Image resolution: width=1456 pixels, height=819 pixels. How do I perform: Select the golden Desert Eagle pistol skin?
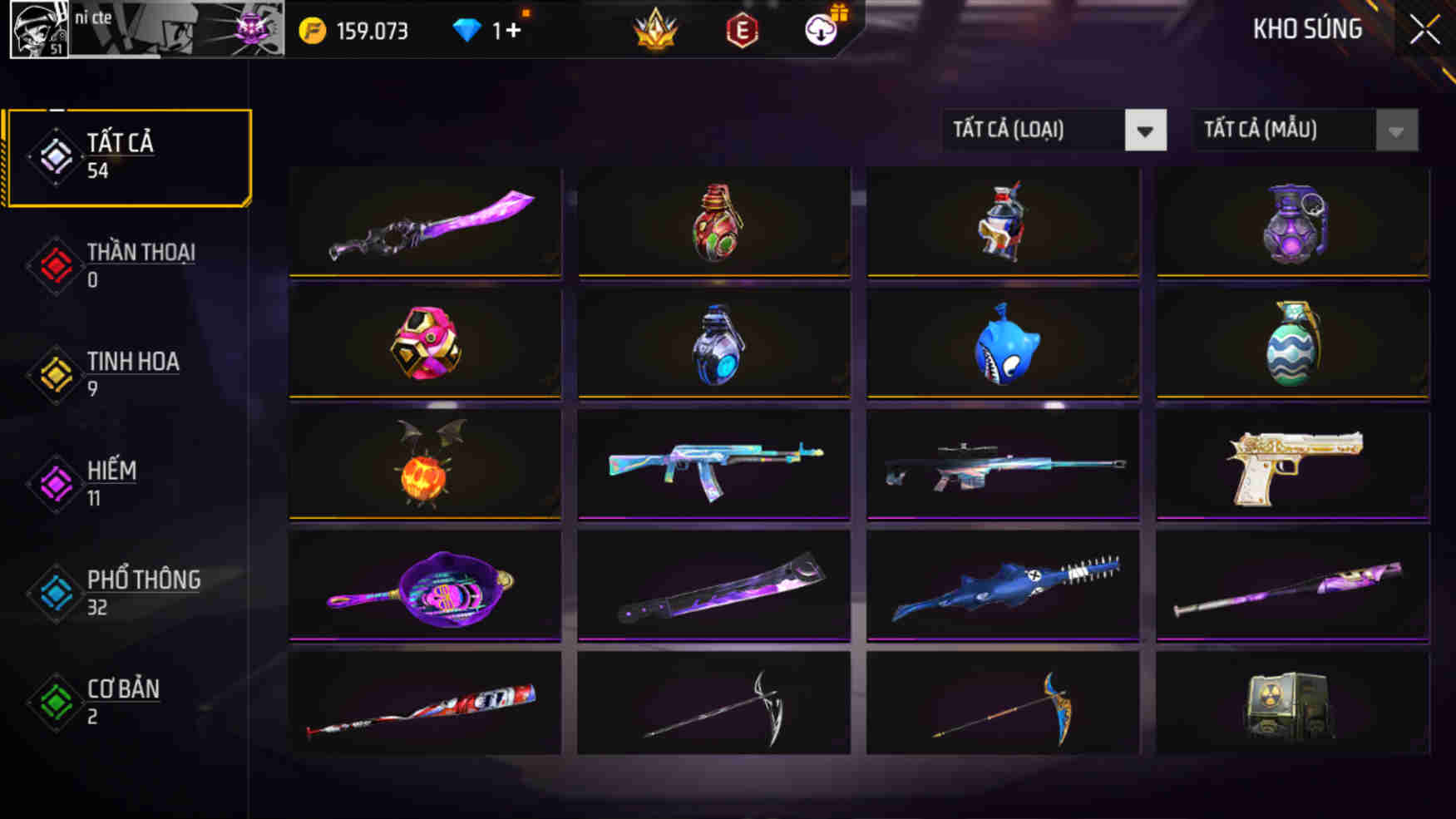click(1289, 466)
